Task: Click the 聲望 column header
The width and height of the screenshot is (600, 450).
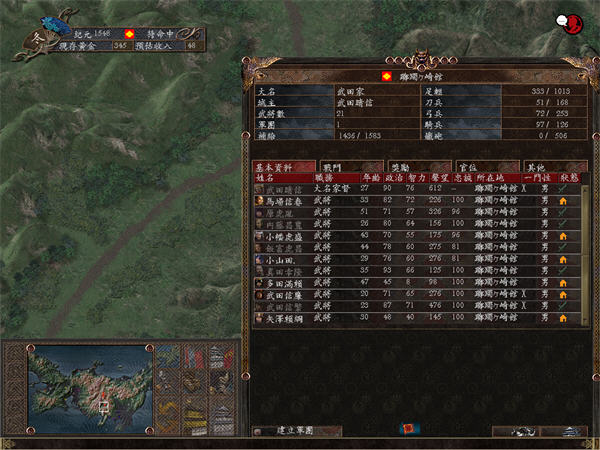Action: pyautogui.click(x=435, y=176)
